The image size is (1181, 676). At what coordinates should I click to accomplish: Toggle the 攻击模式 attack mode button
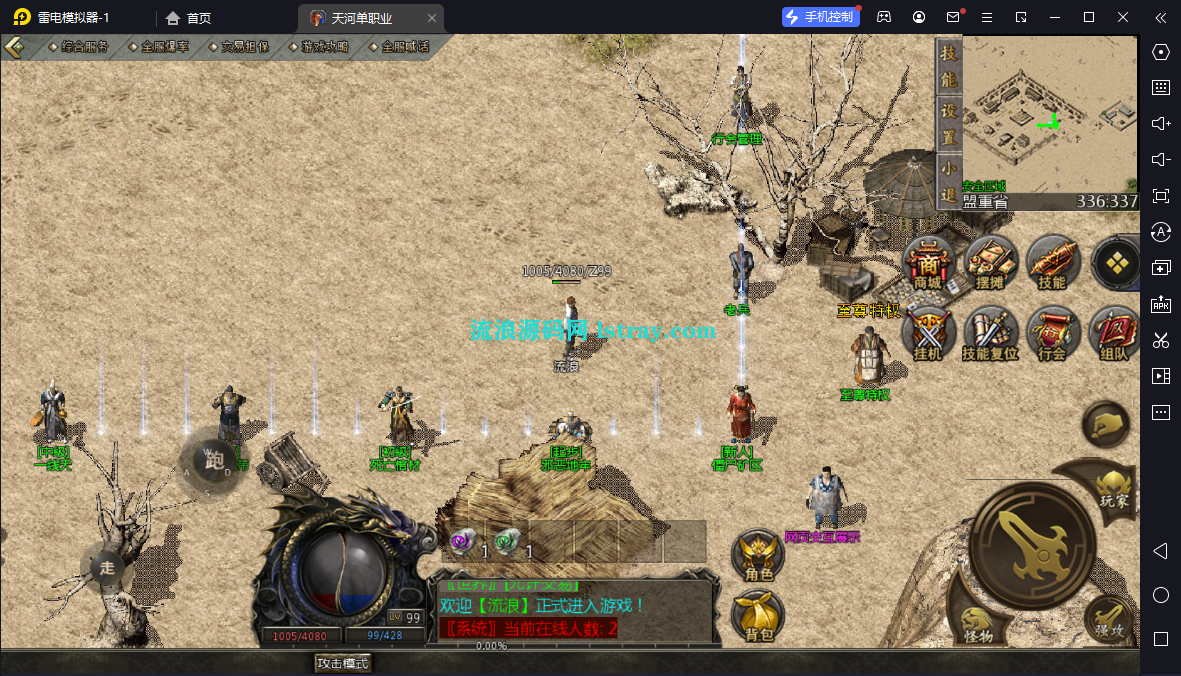pos(343,663)
